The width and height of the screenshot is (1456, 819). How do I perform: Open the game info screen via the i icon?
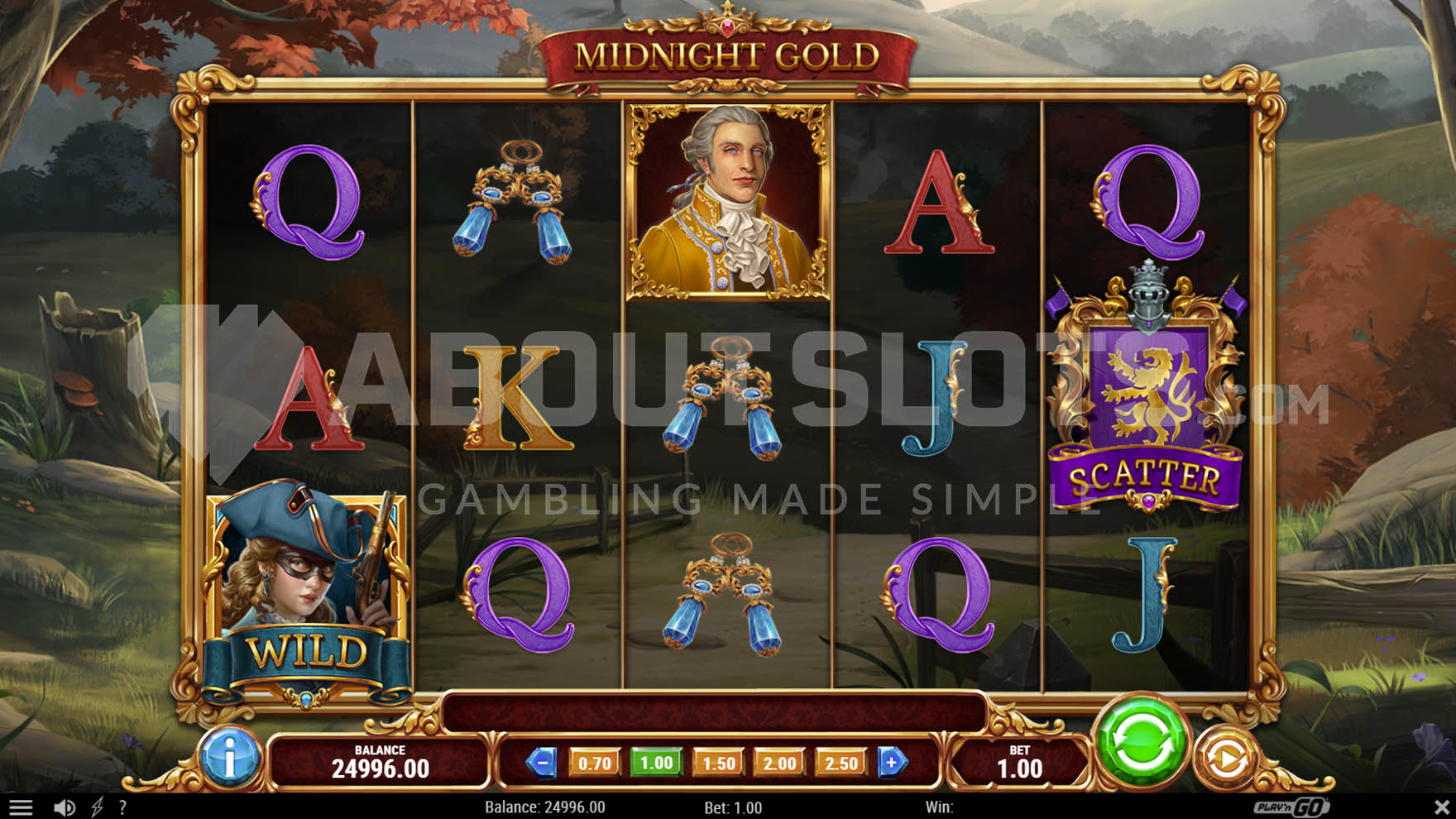click(229, 759)
